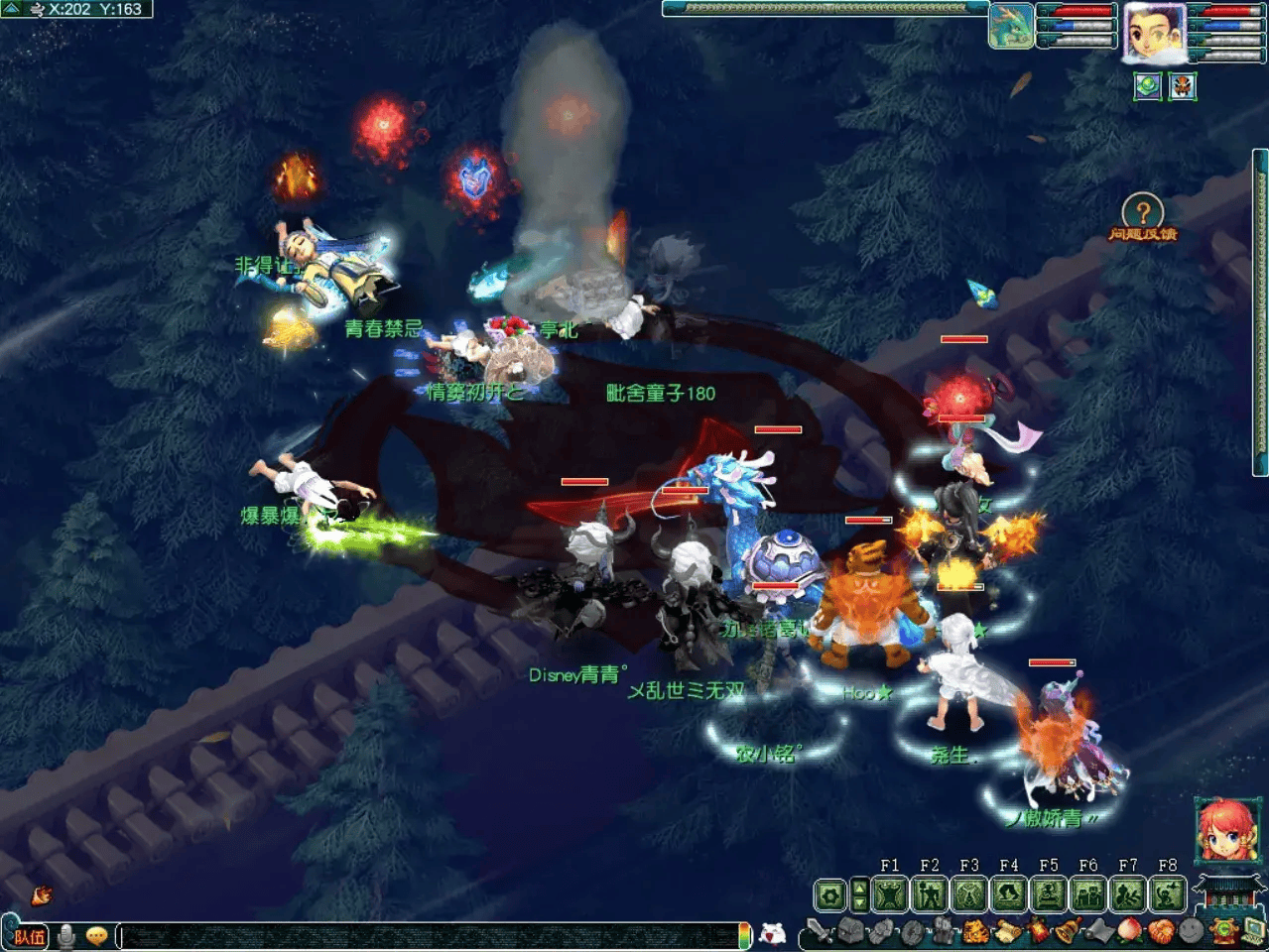Click the green gem buff icon

pos(1148,86)
